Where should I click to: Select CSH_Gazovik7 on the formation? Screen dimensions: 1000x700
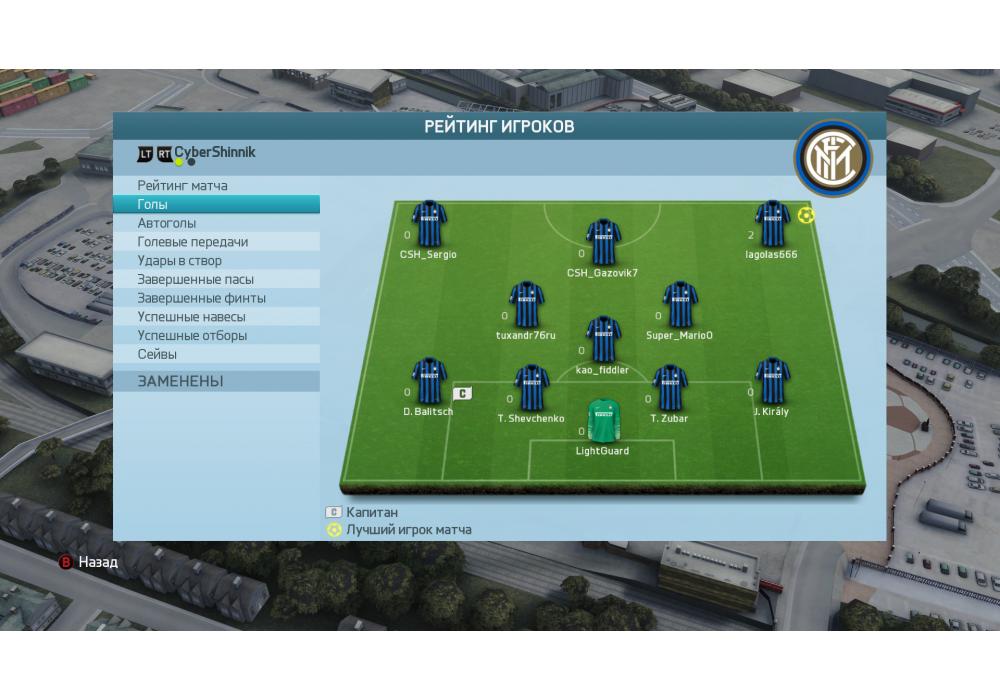[x=603, y=243]
